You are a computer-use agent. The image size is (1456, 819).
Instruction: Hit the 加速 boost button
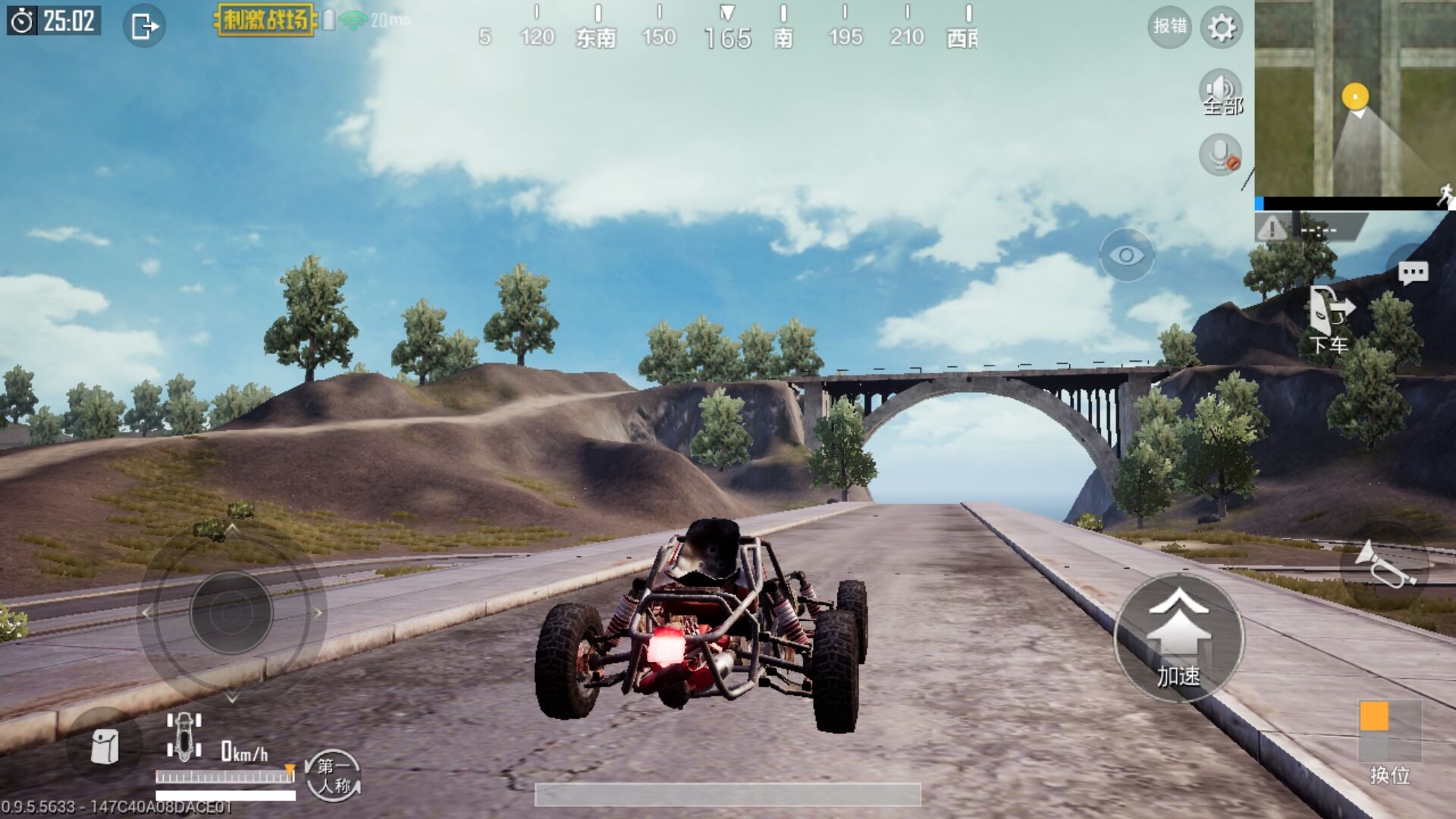1178,637
